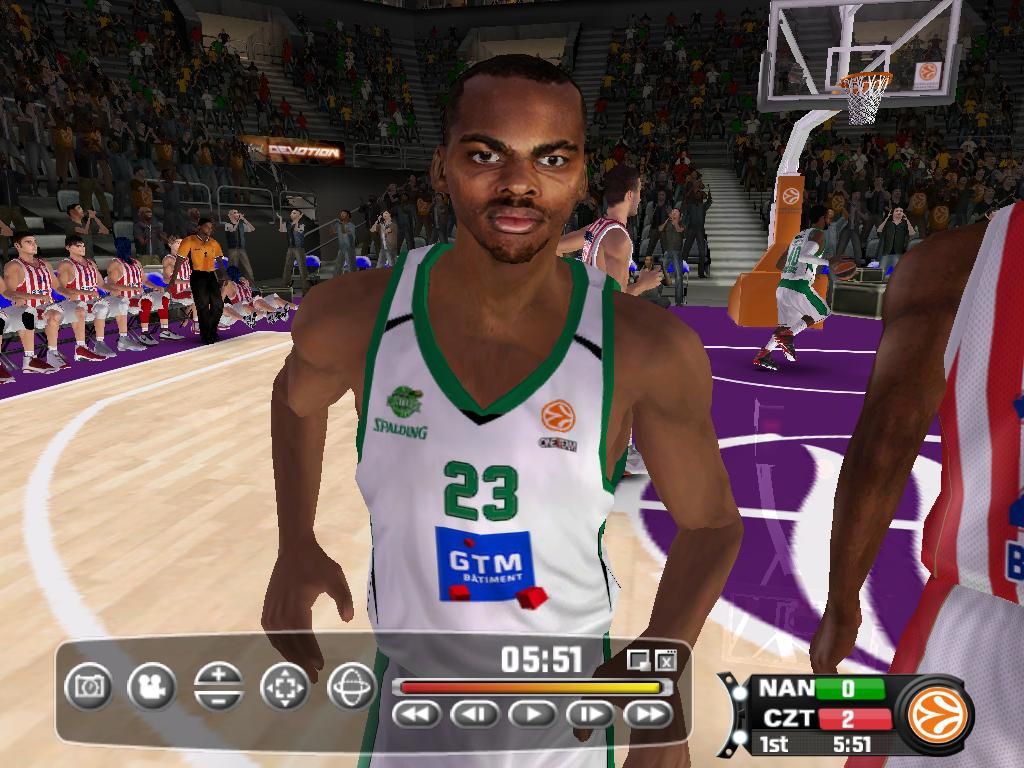Screen dimensions: 1024x768
Task: Rewind the replay
Action: (x=417, y=714)
